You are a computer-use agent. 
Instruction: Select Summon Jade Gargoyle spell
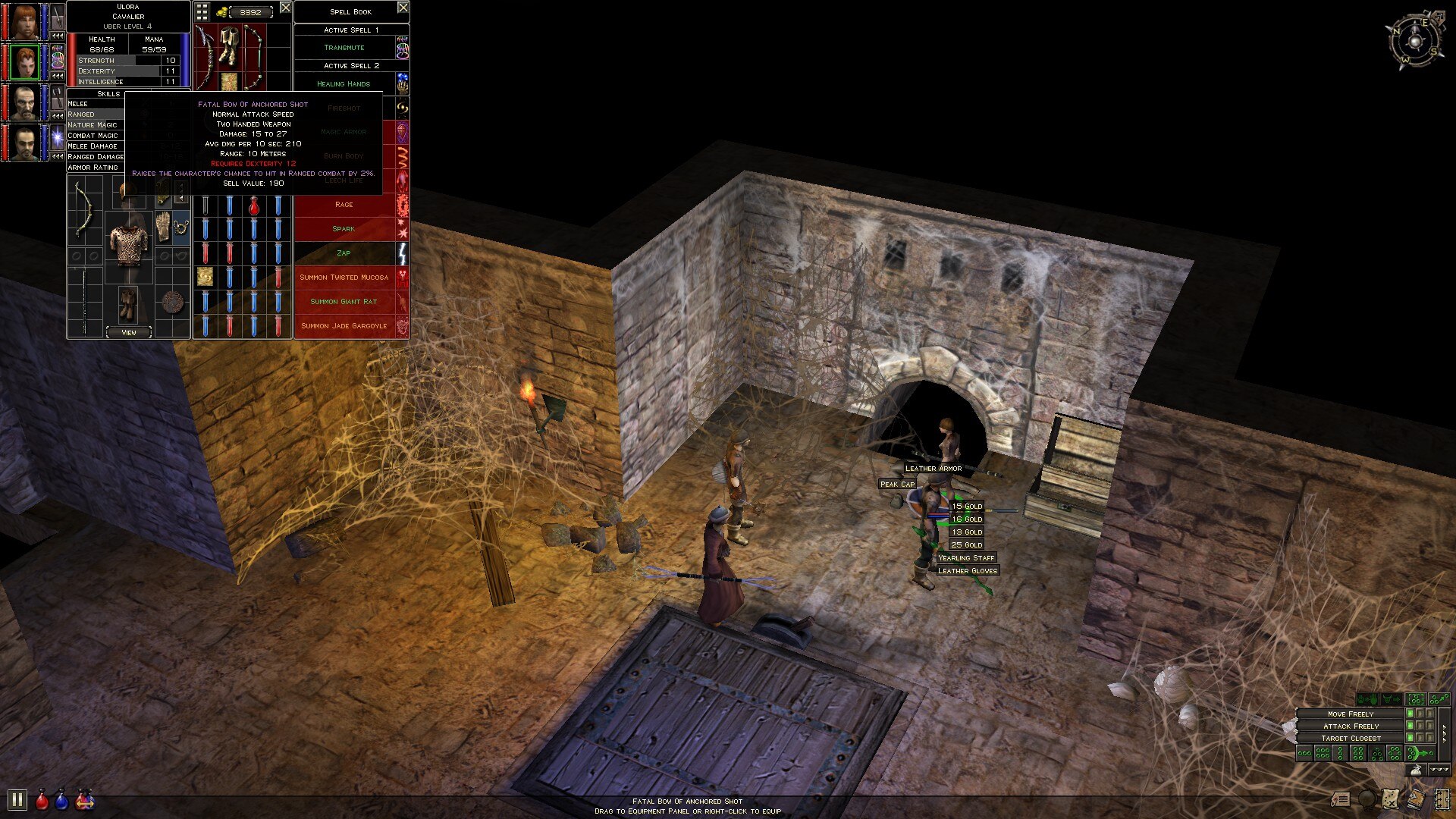[344, 326]
